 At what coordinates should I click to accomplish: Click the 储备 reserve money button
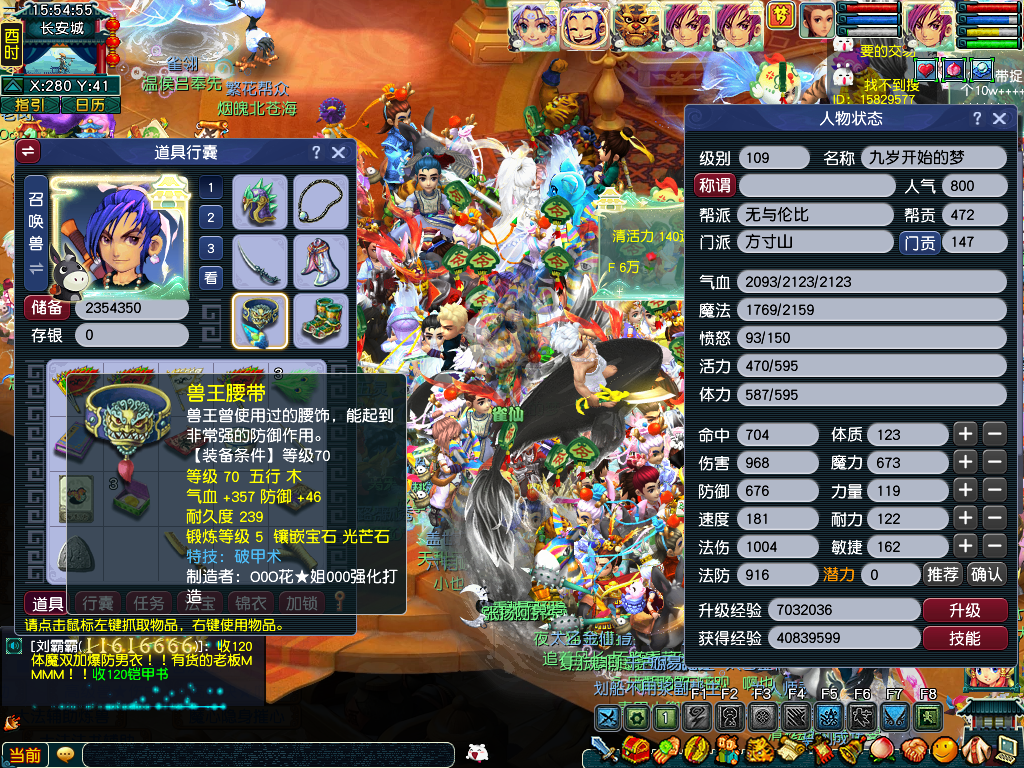point(47,308)
